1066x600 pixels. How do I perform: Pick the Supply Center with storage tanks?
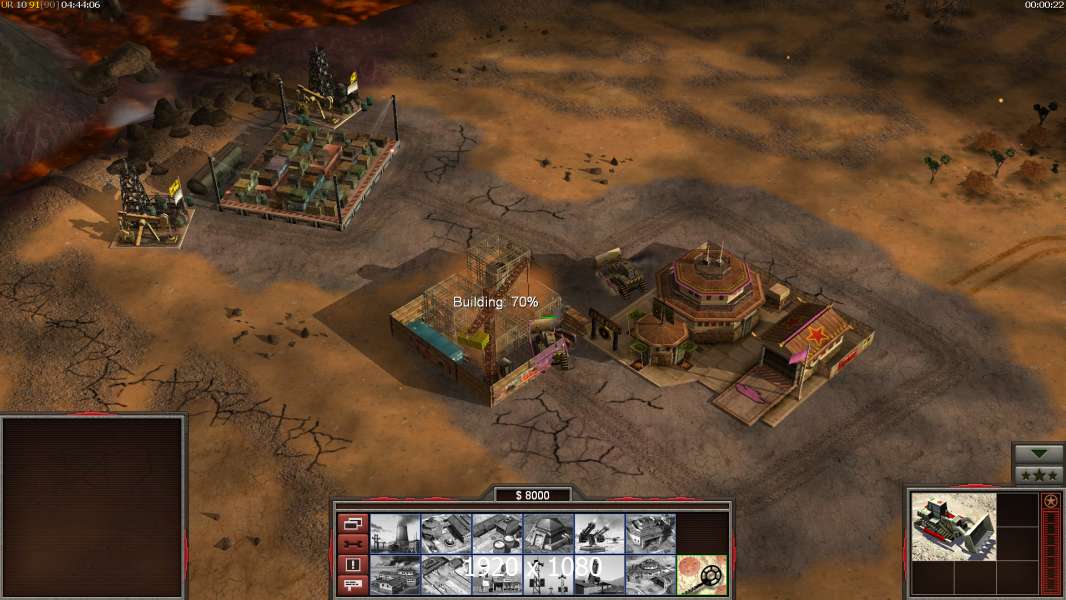click(x=497, y=533)
